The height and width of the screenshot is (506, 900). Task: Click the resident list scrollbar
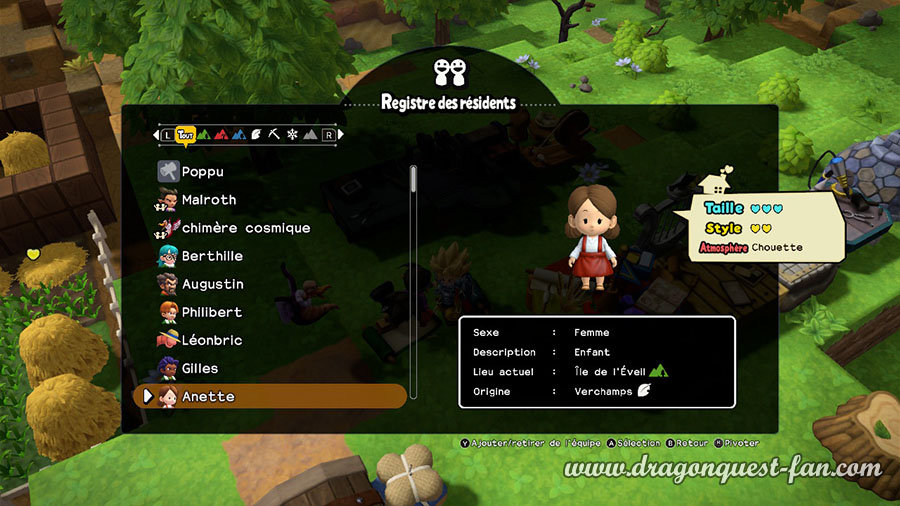click(x=414, y=190)
